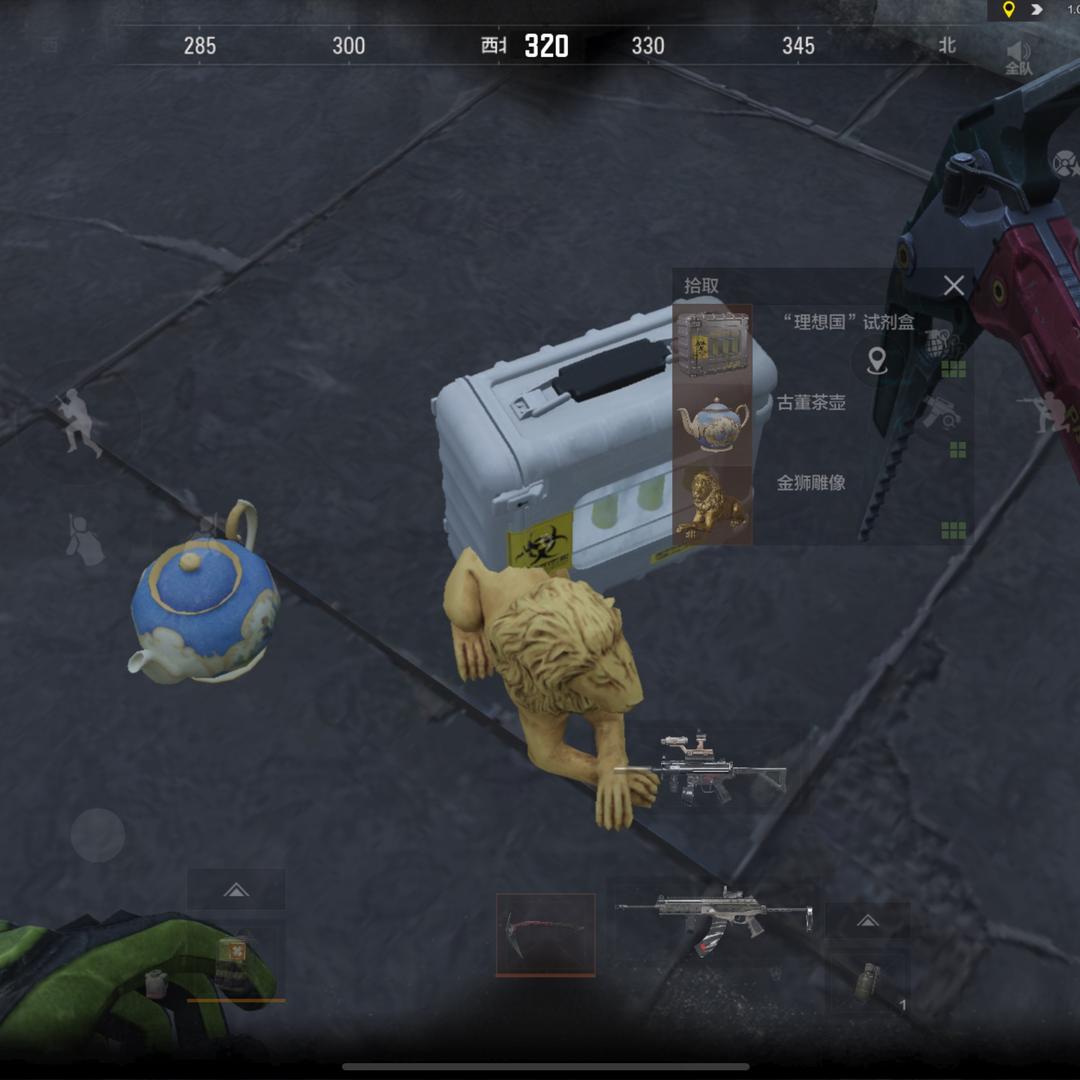Use the medical item quick slot
This screenshot has width=1080, height=1080.
point(236,962)
